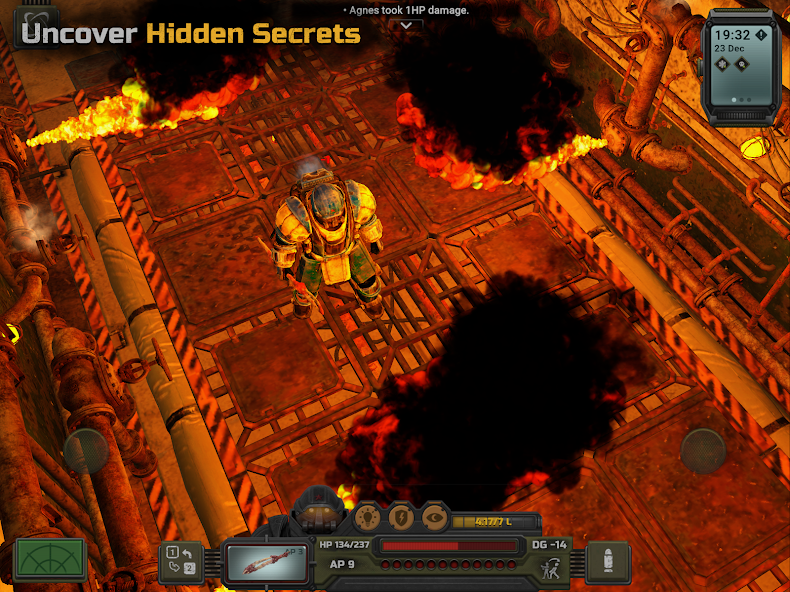Open the menu button in top-left corner
The height and width of the screenshot is (592, 790).
pos(37,27)
